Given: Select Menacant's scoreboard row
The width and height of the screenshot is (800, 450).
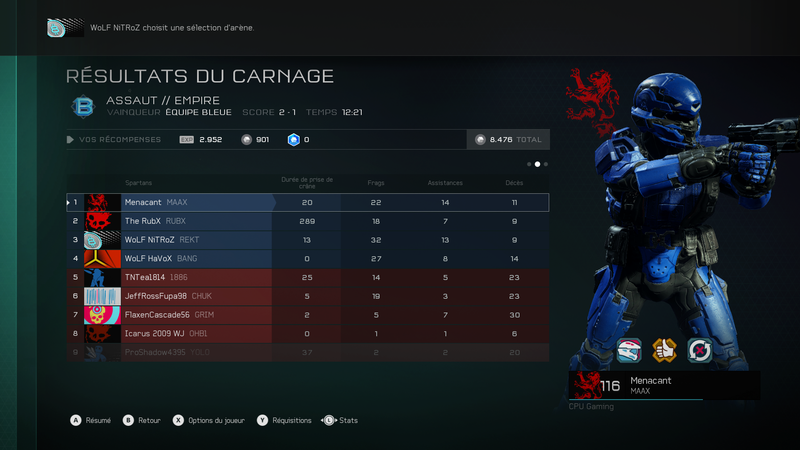Looking at the screenshot, I should pyautogui.click(x=308, y=202).
